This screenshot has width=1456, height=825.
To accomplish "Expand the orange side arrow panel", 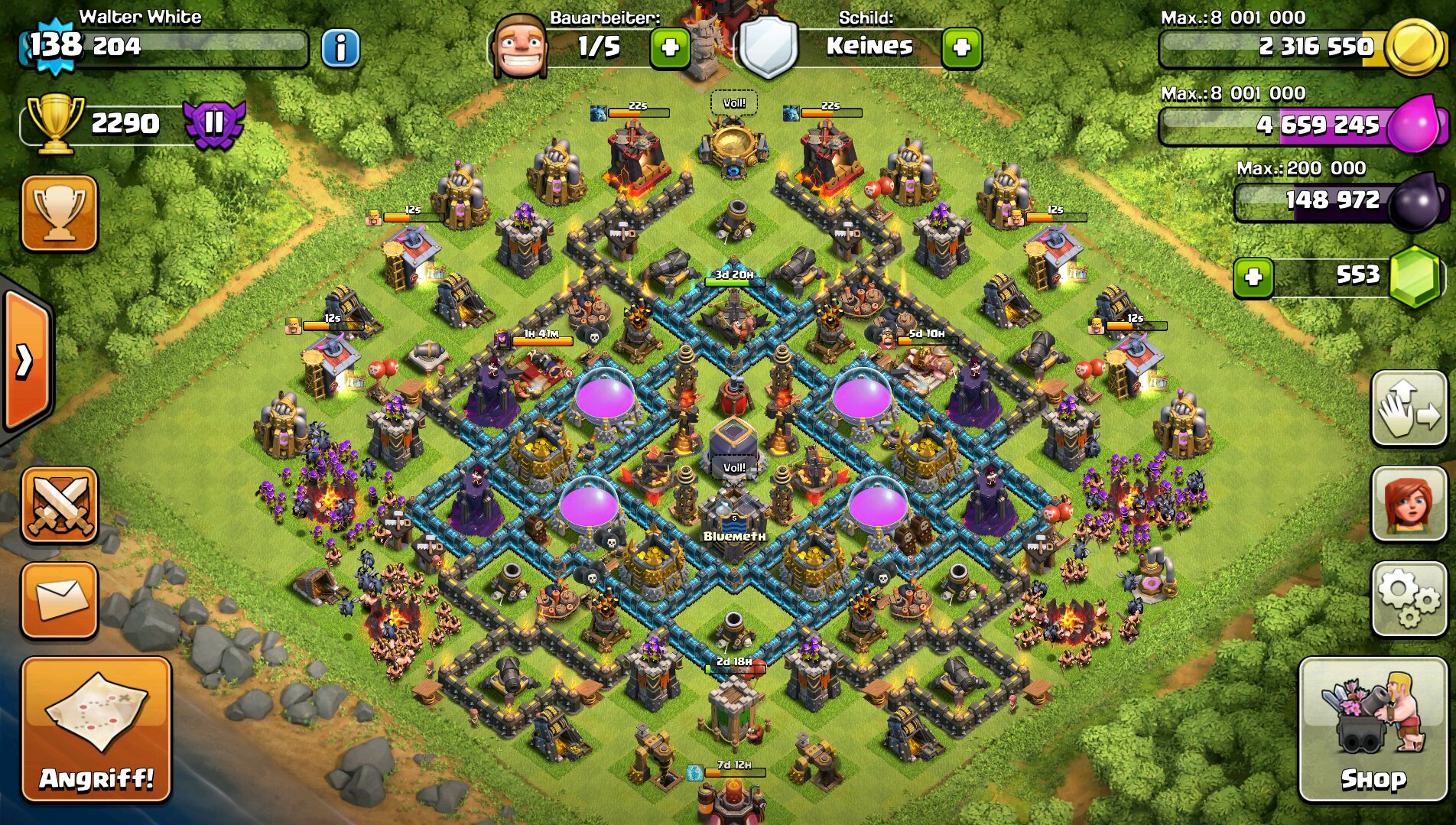I will [x=26, y=361].
